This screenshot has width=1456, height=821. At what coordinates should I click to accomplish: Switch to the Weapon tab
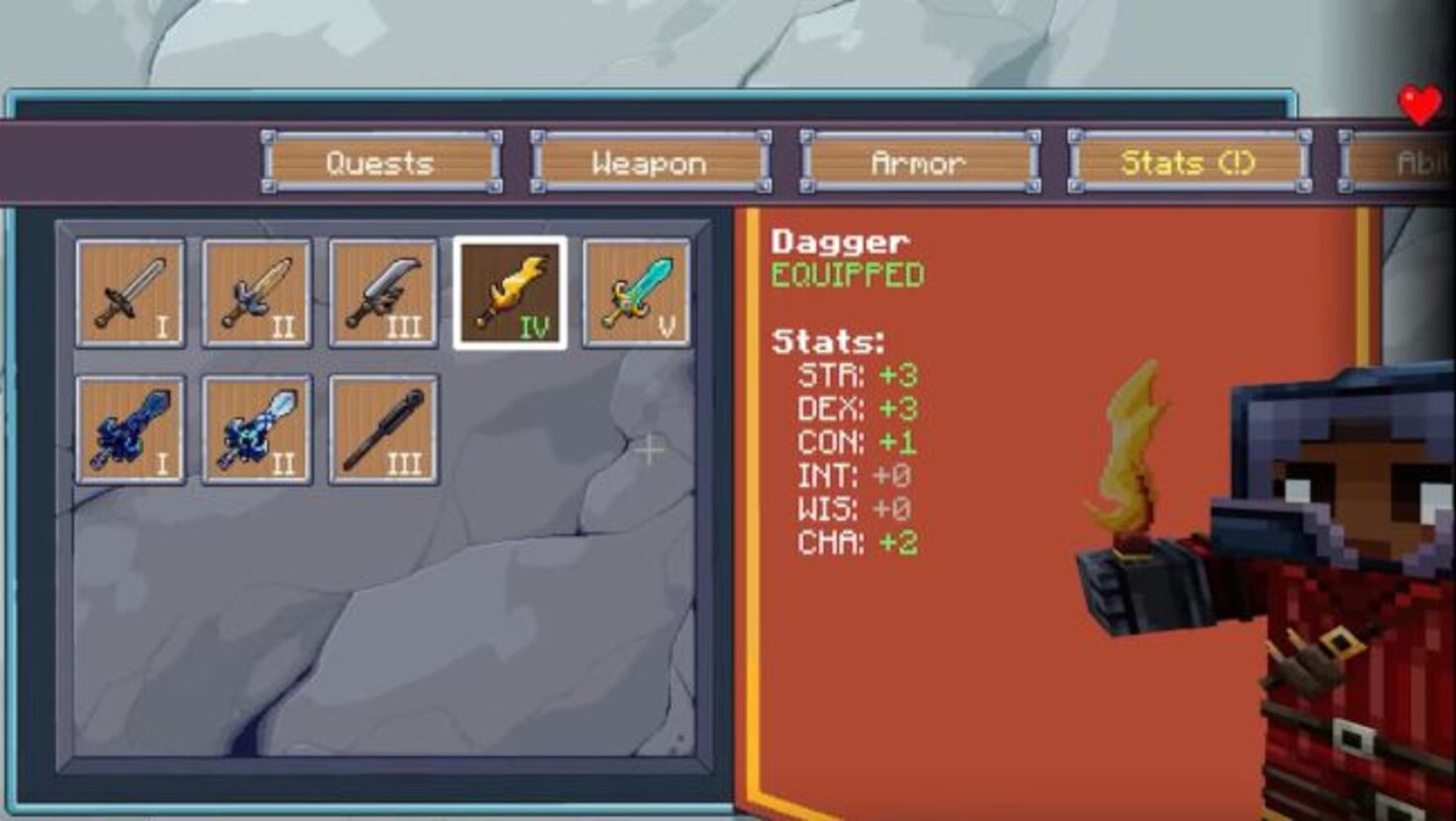(649, 162)
